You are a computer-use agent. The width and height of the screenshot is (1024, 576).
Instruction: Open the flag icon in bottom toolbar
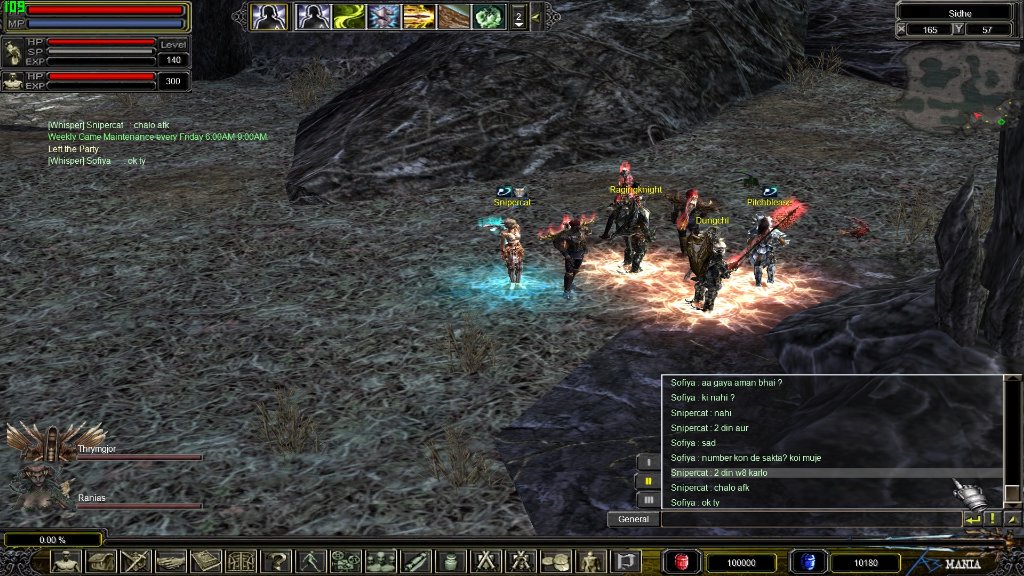pos(625,561)
